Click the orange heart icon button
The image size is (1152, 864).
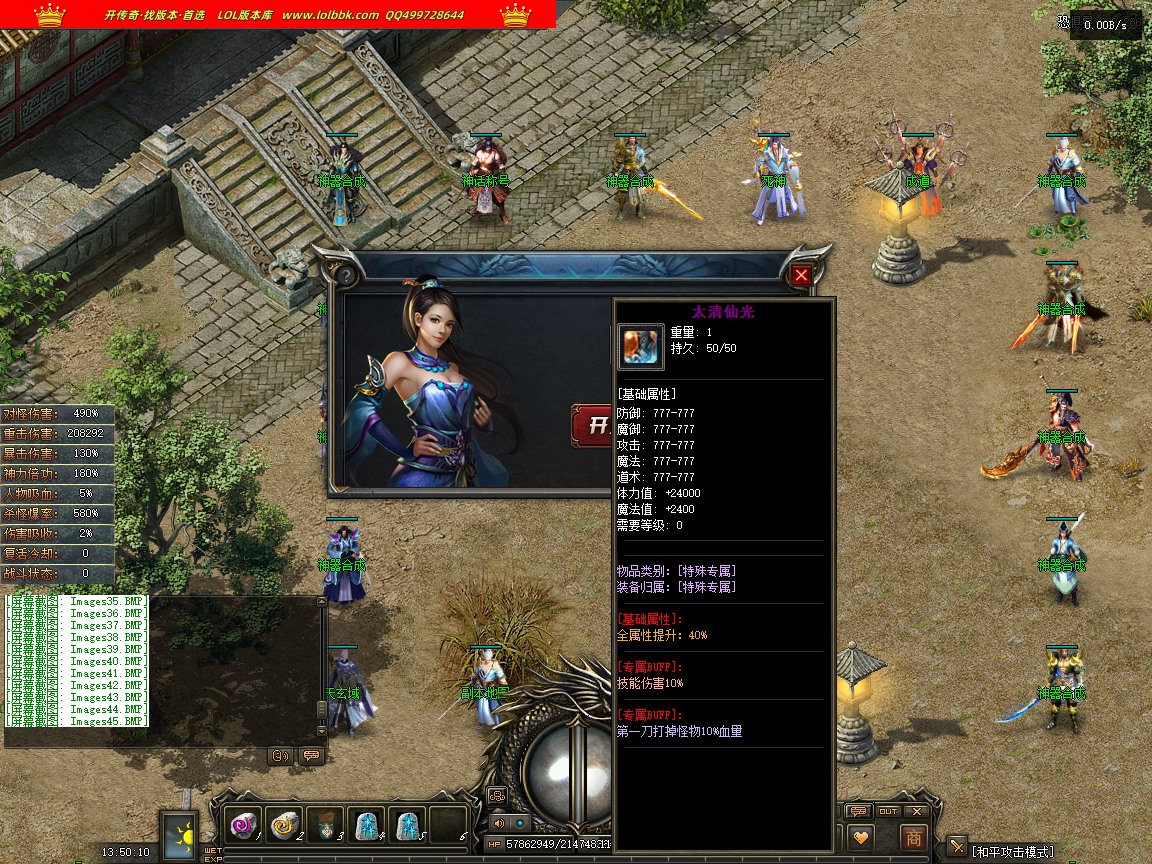(860, 837)
